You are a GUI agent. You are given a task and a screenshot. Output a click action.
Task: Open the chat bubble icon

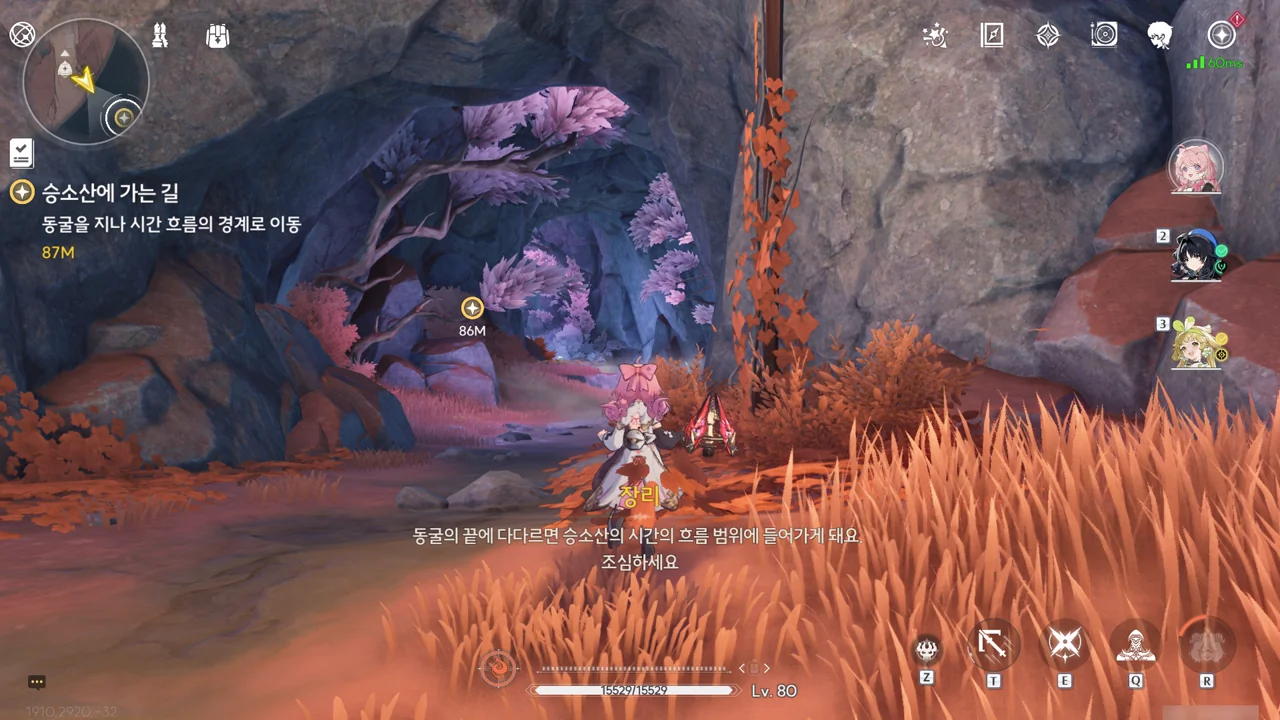click(37, 682)
